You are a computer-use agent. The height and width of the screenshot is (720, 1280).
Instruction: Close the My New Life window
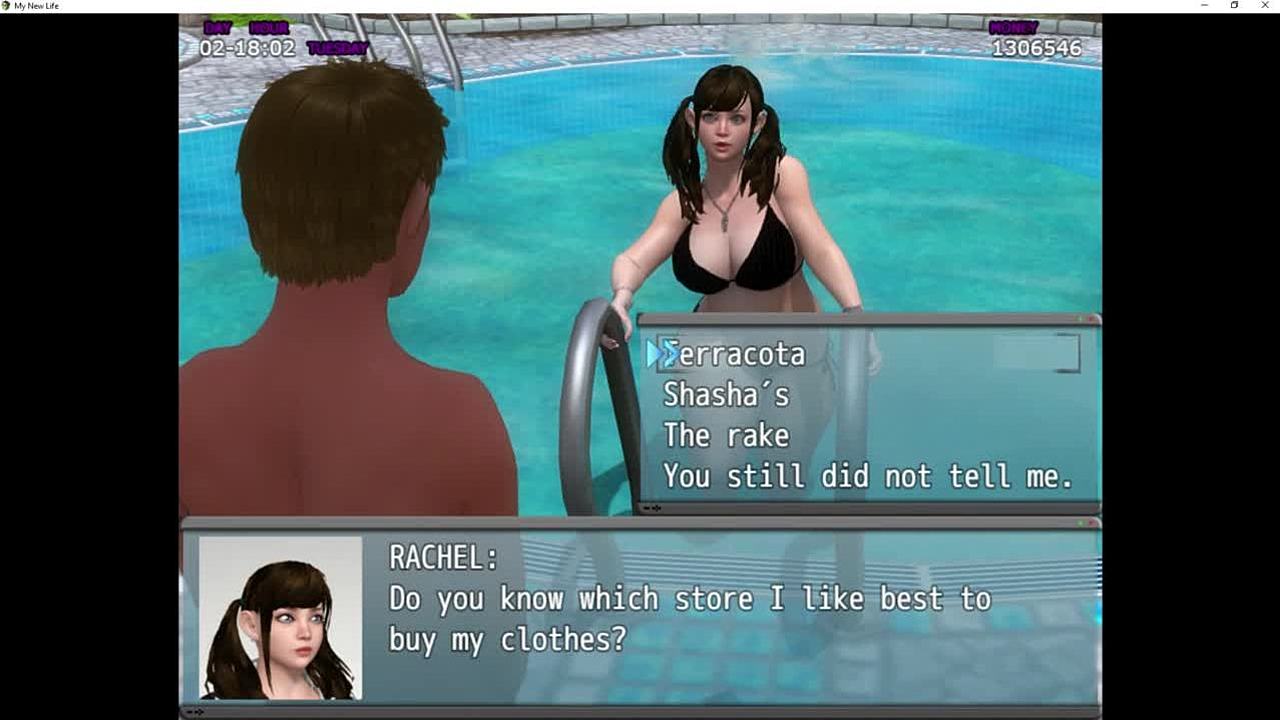pyautogui.click(x=1265, y=6)
